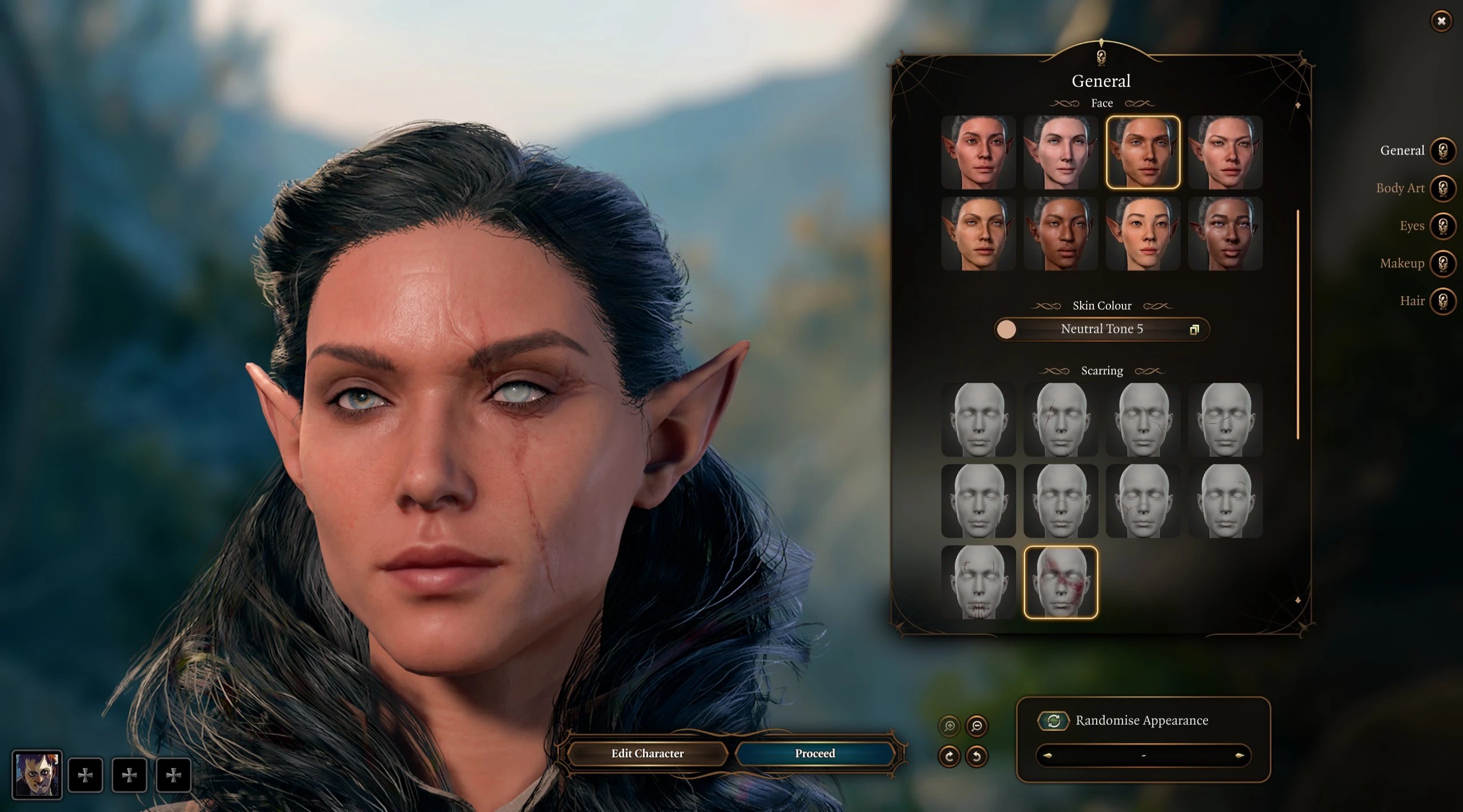Select the party member portrait
1463x812 pixels.
(x=37, y=775)
